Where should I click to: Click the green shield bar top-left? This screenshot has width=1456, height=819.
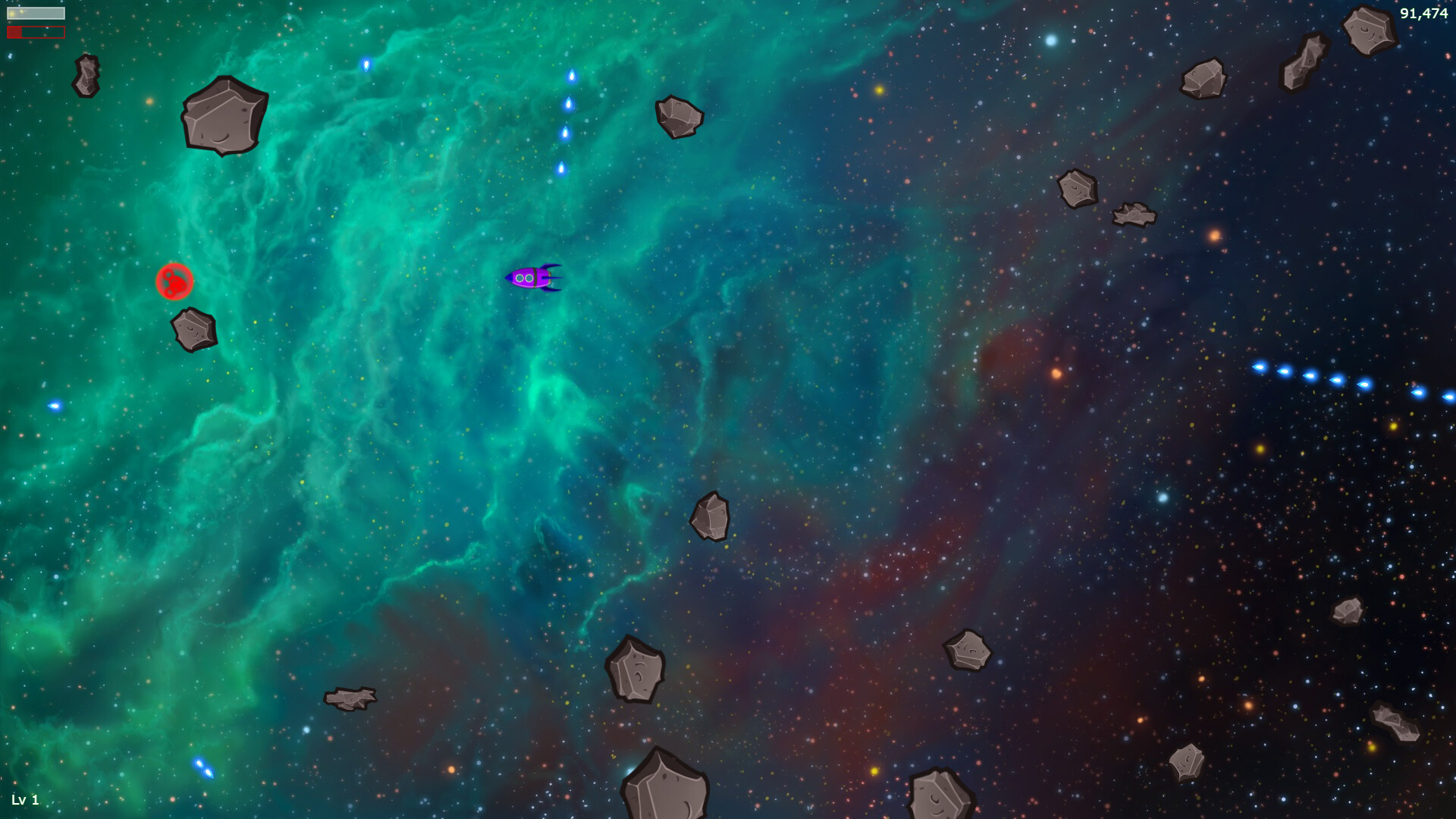[36, 13]
